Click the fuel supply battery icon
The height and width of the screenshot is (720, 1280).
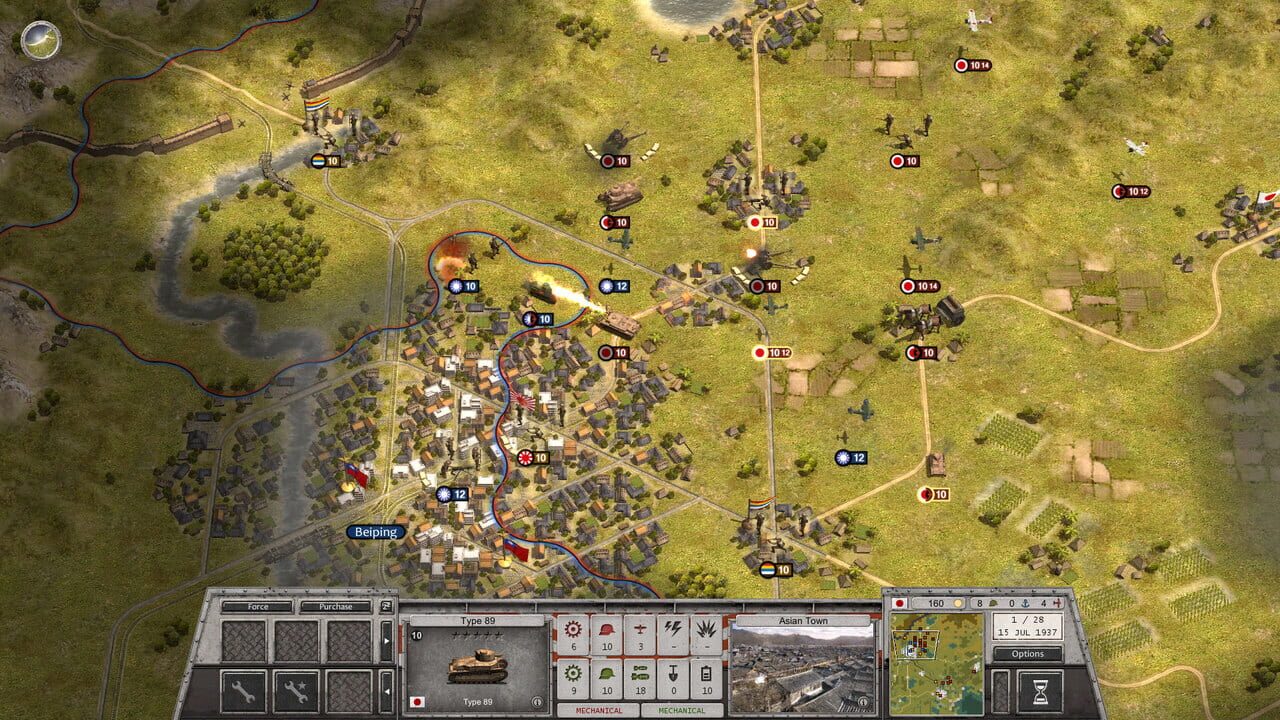tap(707, 673)
